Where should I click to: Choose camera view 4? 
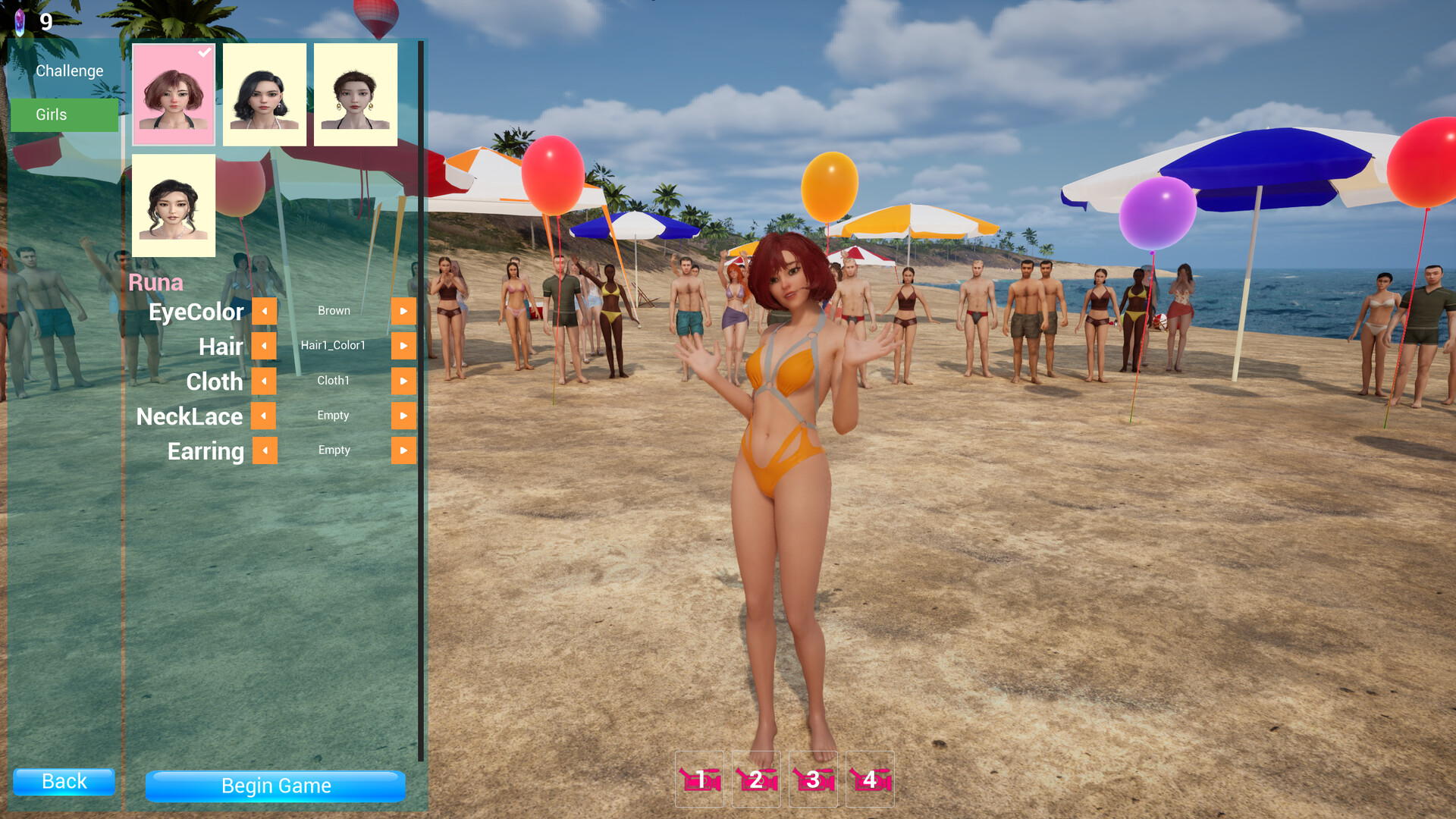[869, 779]
